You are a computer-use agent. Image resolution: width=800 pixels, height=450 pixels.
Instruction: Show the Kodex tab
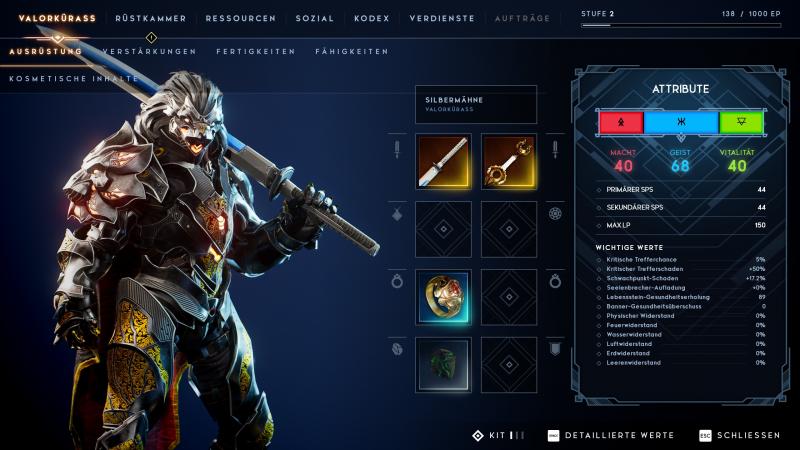(x=371, y=18)
